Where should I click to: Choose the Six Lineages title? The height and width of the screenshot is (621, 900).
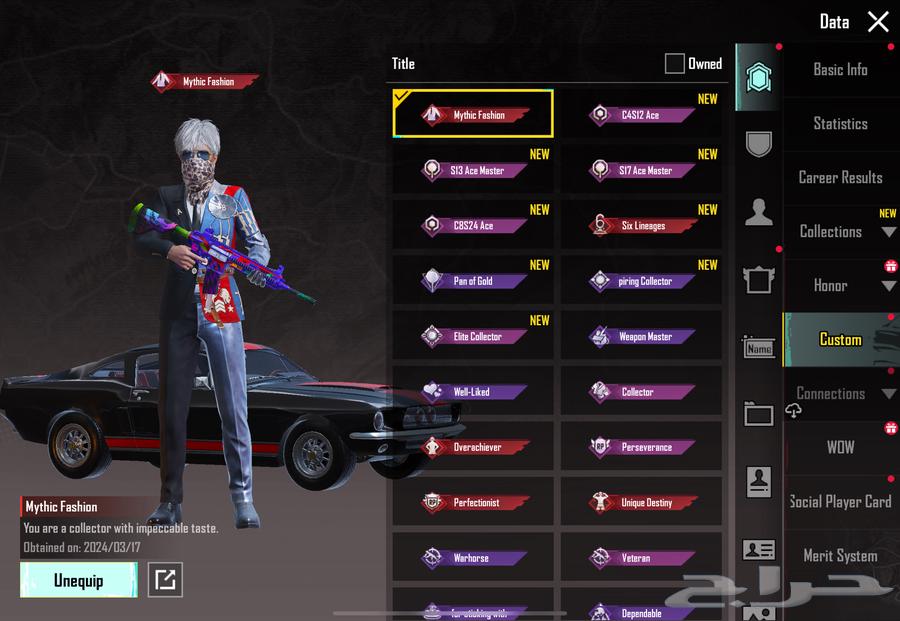(641, 226)
